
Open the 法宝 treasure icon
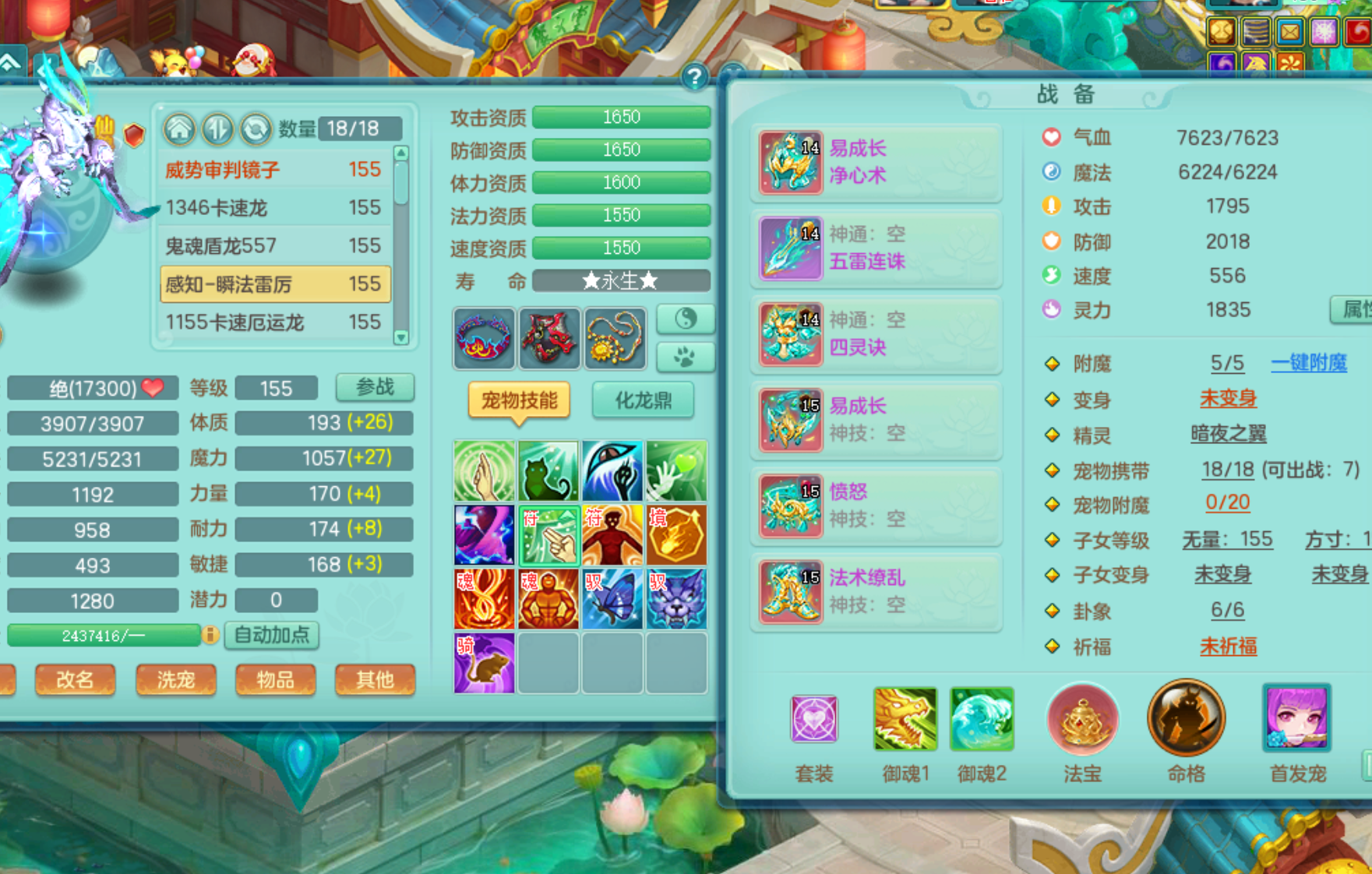pos(1082,719)
